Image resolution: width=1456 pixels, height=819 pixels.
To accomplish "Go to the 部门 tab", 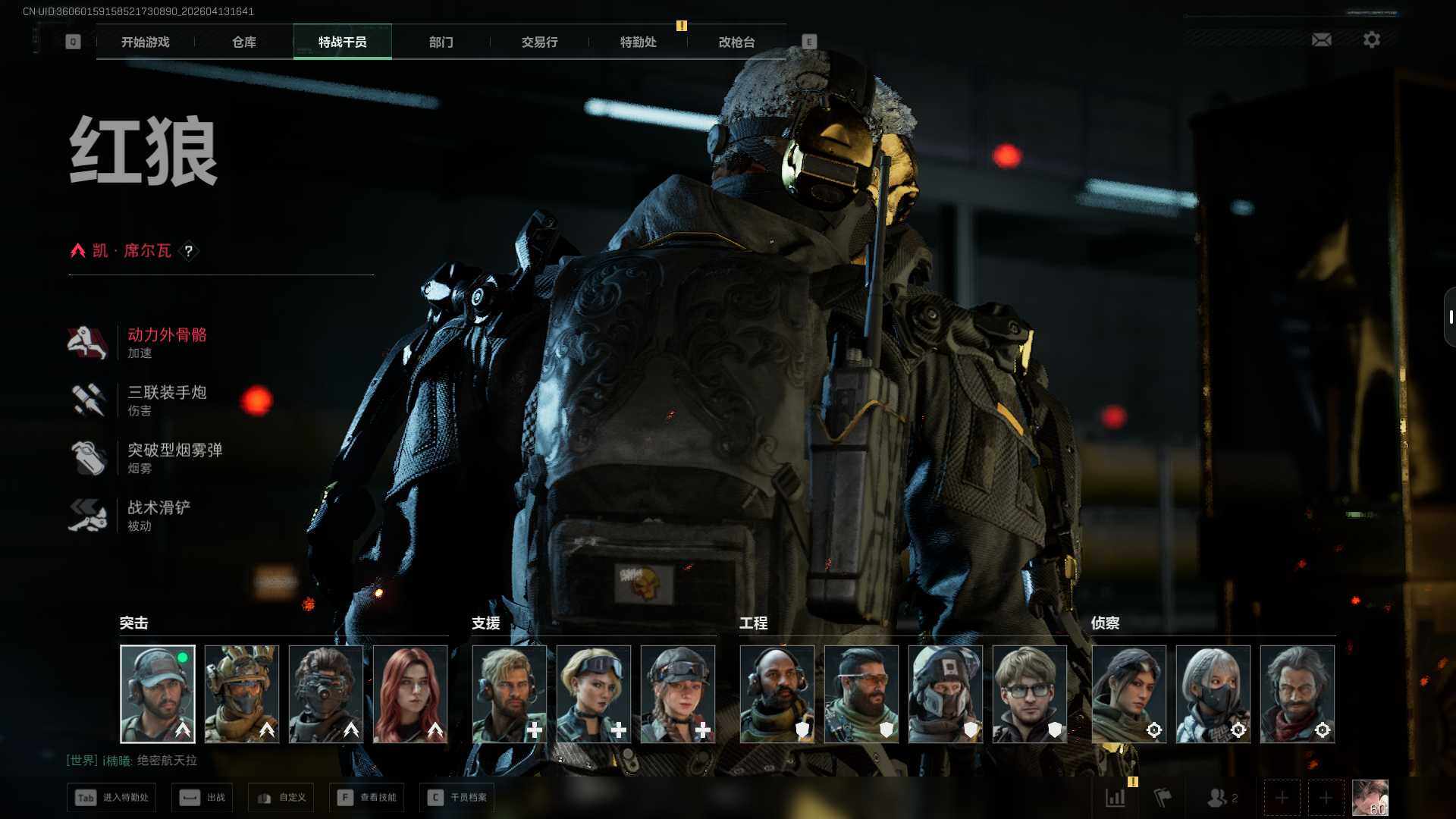I will [441, 42].
